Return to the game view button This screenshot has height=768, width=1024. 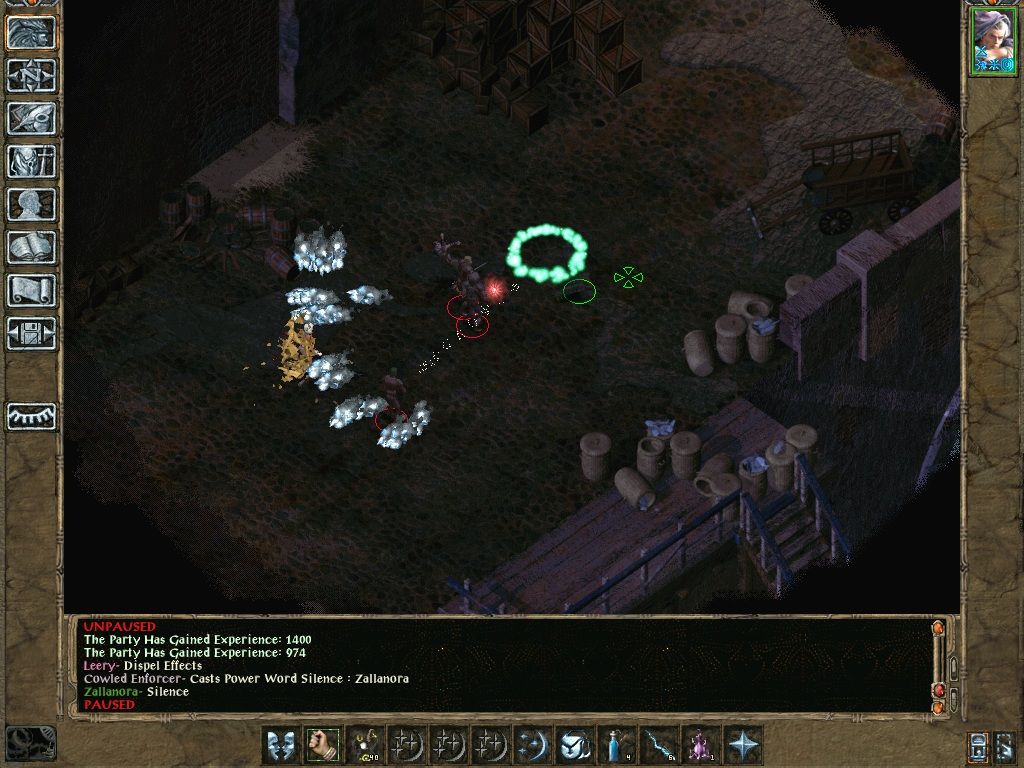click(31, 32)
